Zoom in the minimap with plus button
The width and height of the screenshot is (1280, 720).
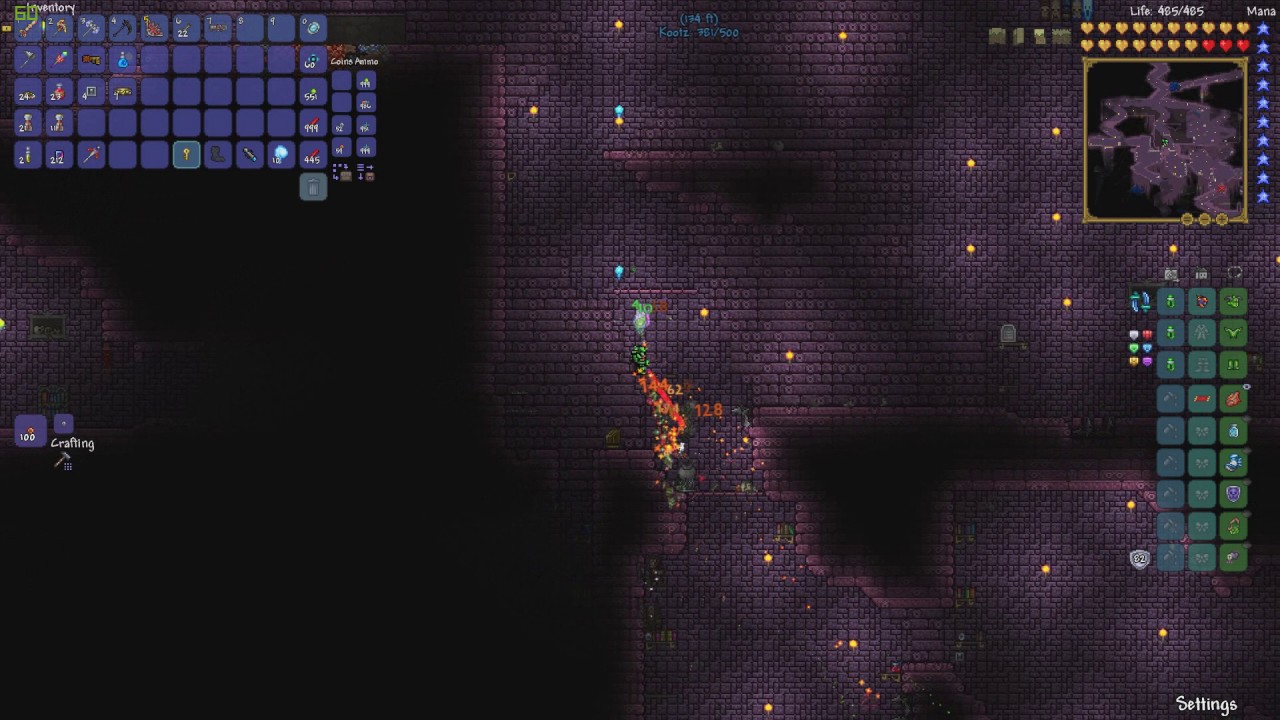tap(1222, 219)
